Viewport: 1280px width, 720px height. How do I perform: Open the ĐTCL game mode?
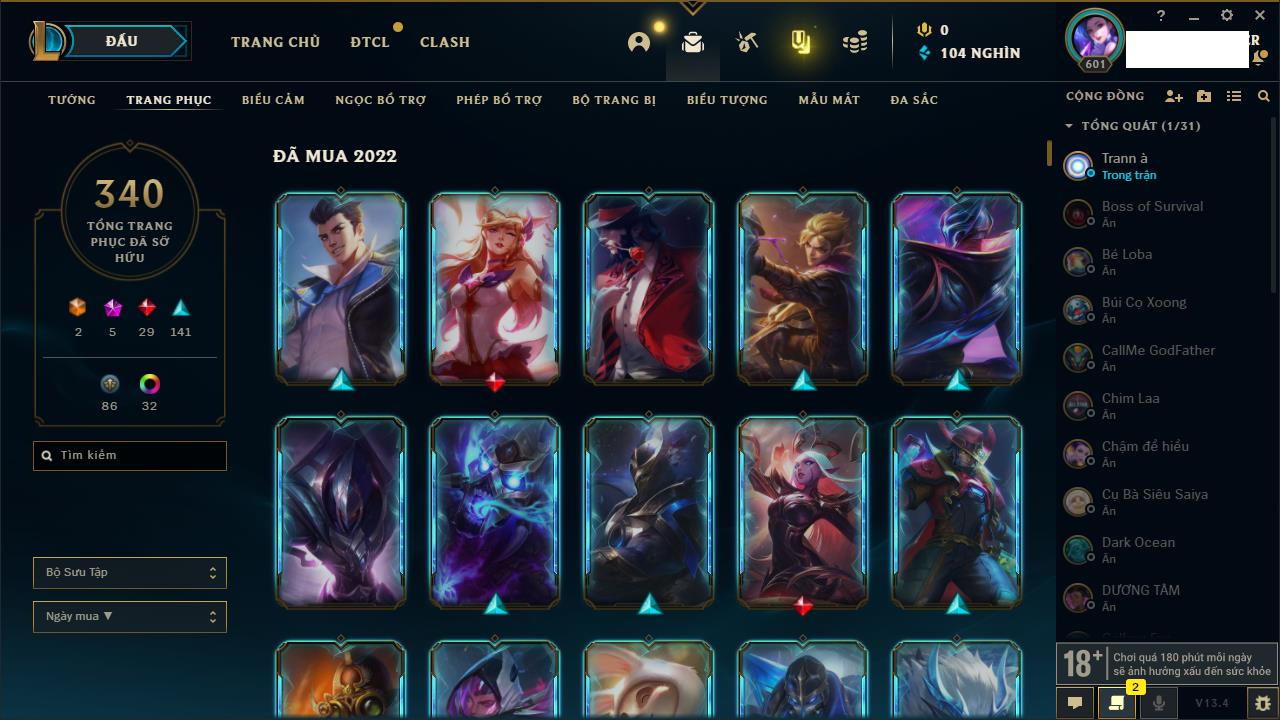[370, 42]
